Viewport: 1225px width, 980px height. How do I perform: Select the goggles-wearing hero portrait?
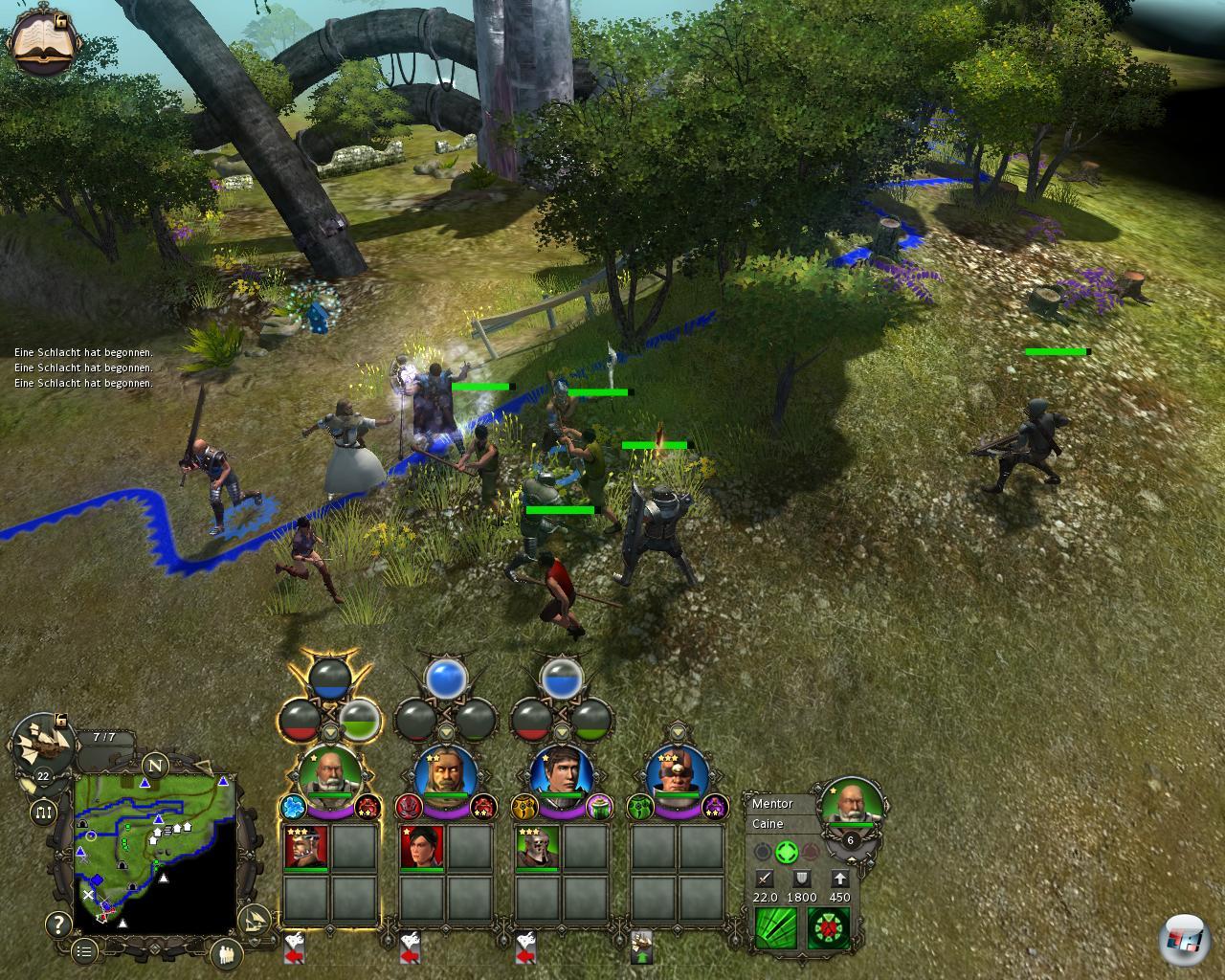(x=677, y=771)
